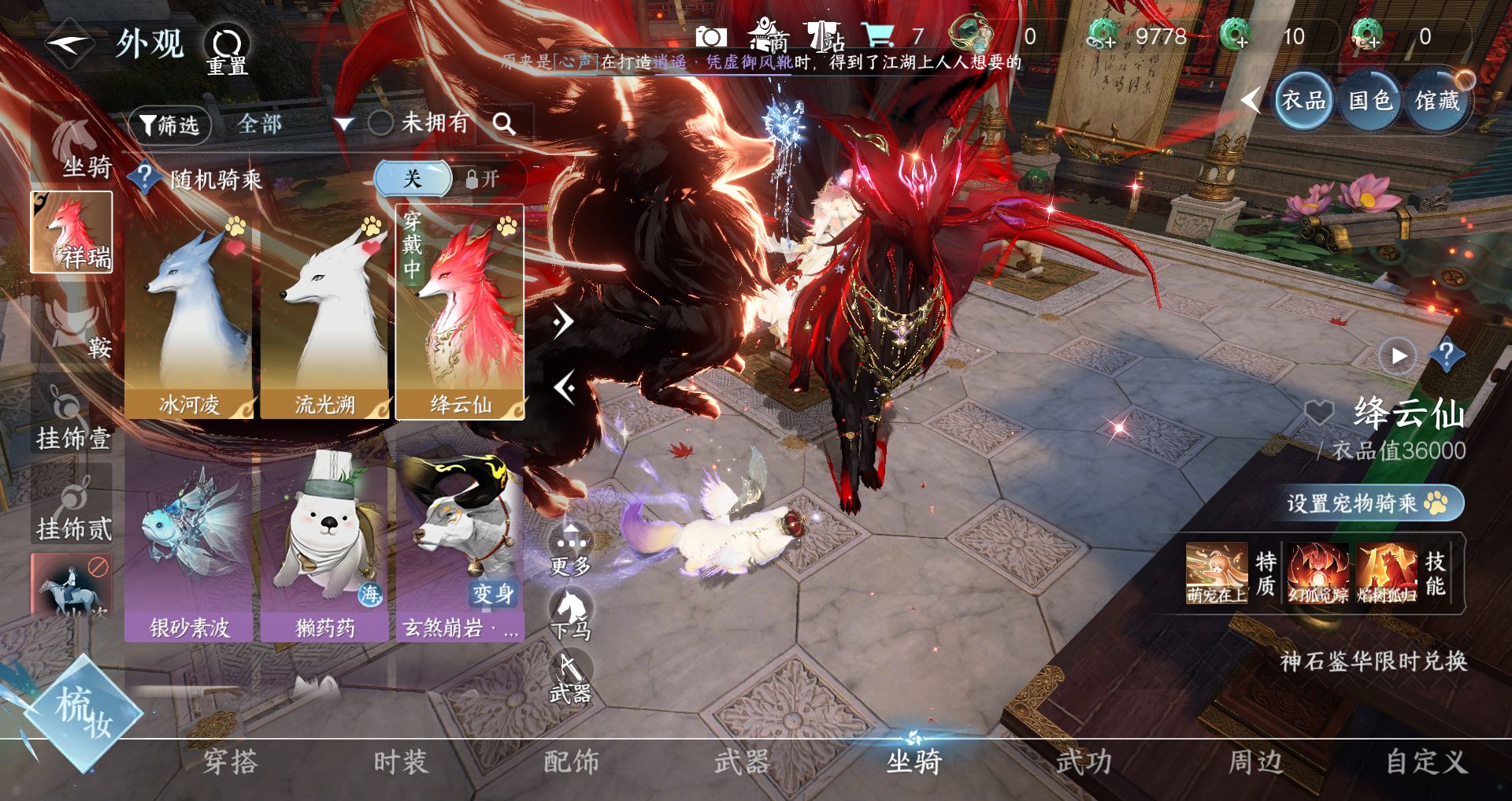The width and height of the screenshot is (1512, 801).
Task: Pick the 银砂素波 fish mount card
Action: (189, 543)
